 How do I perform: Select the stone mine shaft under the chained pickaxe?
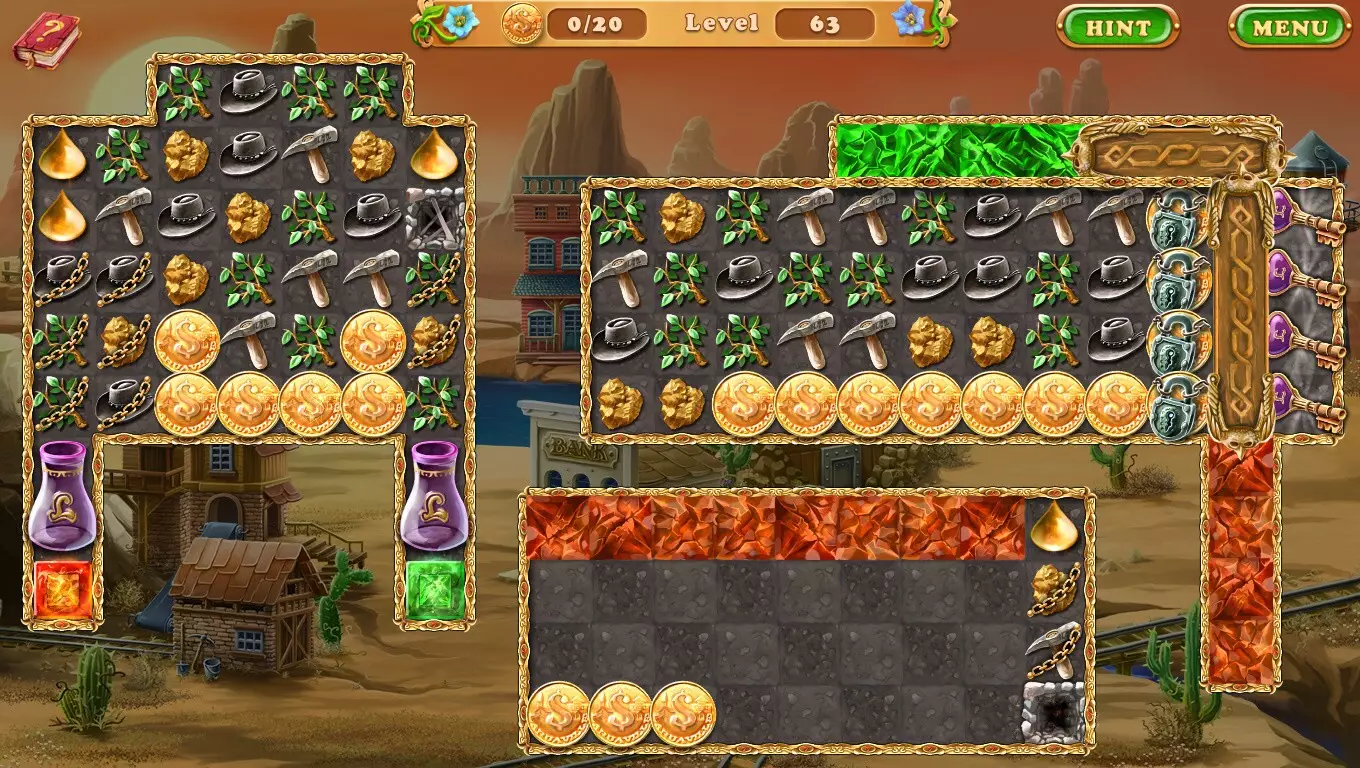[1056, 712]
